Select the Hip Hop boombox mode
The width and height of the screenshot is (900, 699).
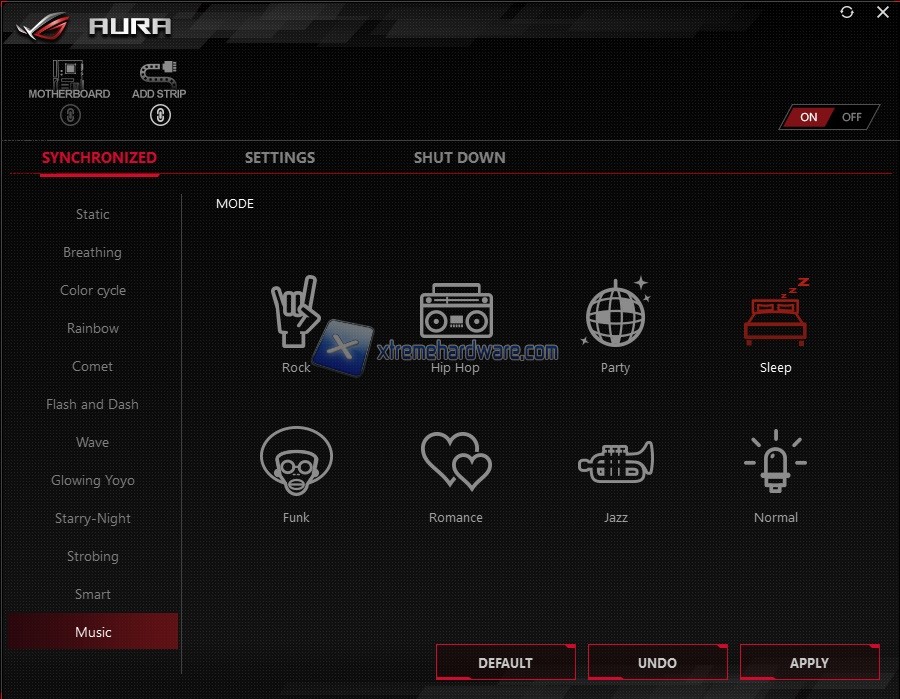455,310
